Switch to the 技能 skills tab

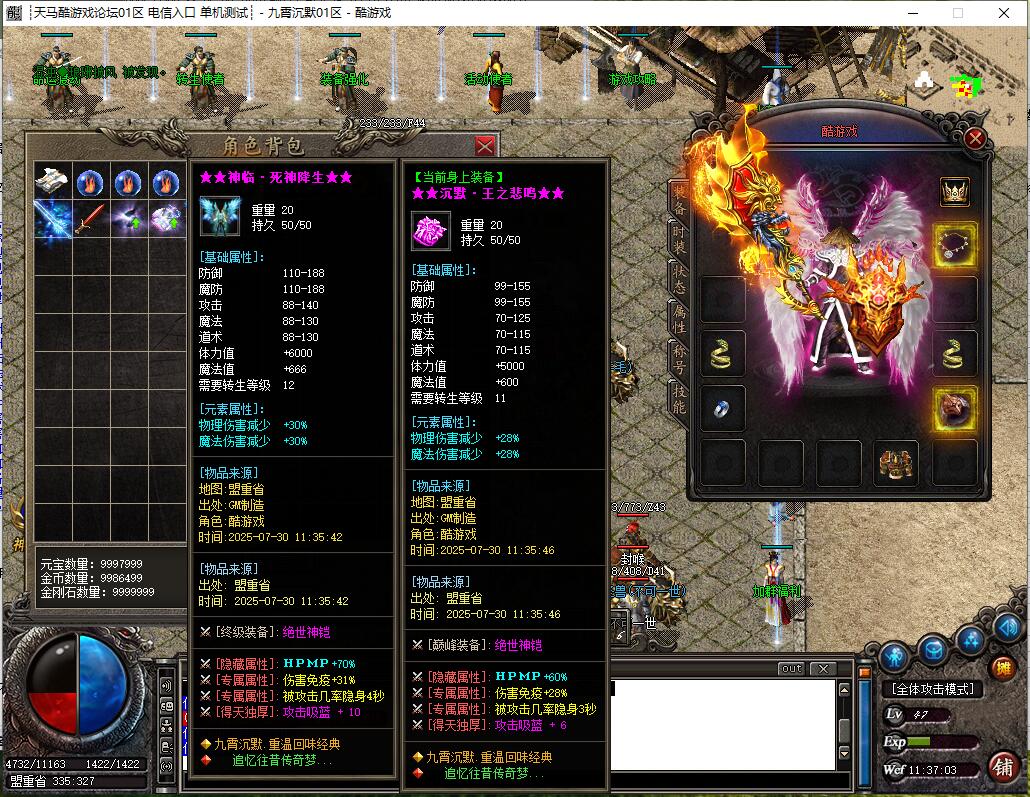point(679,398)
